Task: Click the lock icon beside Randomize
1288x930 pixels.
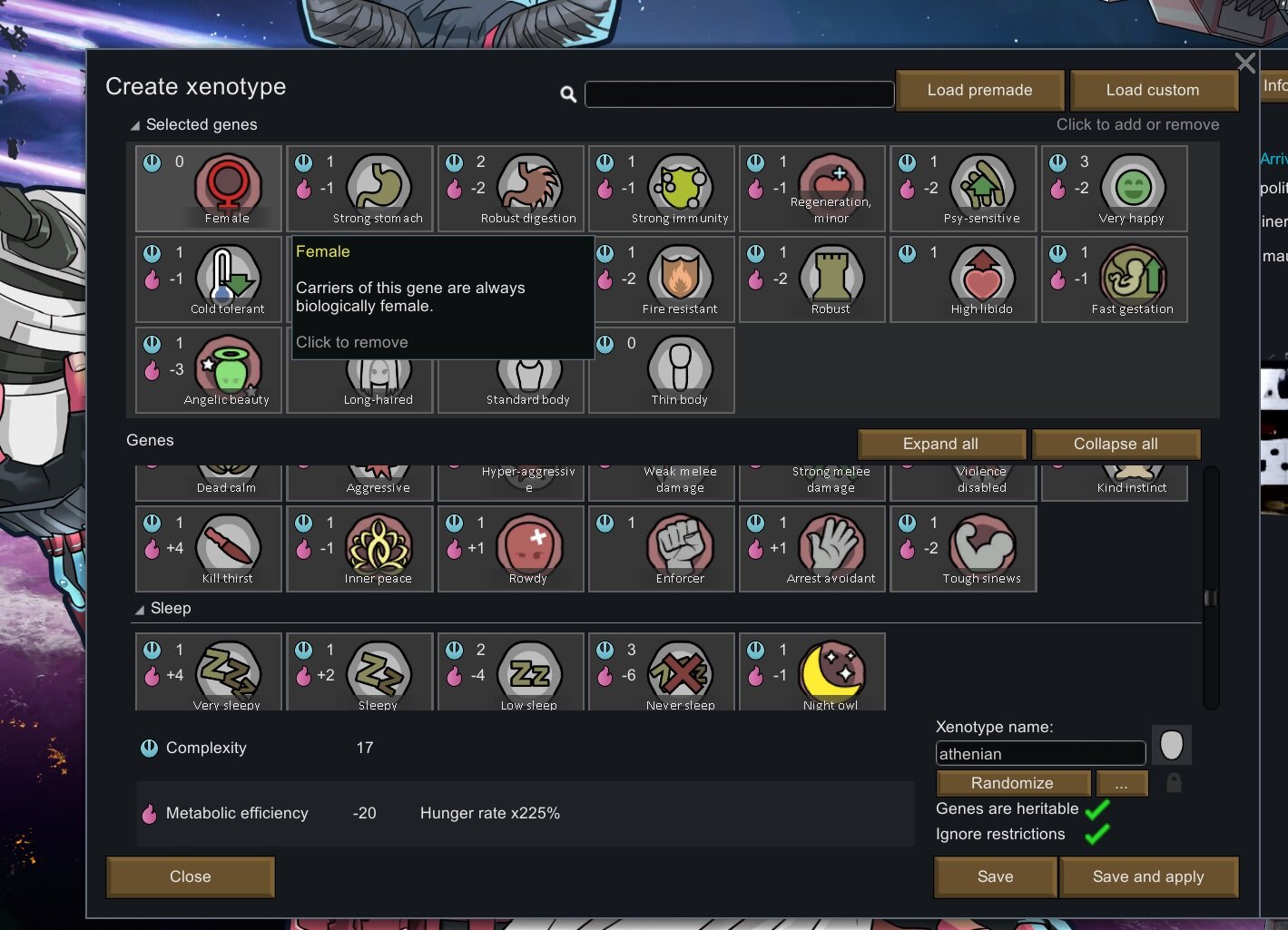Action: click(1173, 783)
